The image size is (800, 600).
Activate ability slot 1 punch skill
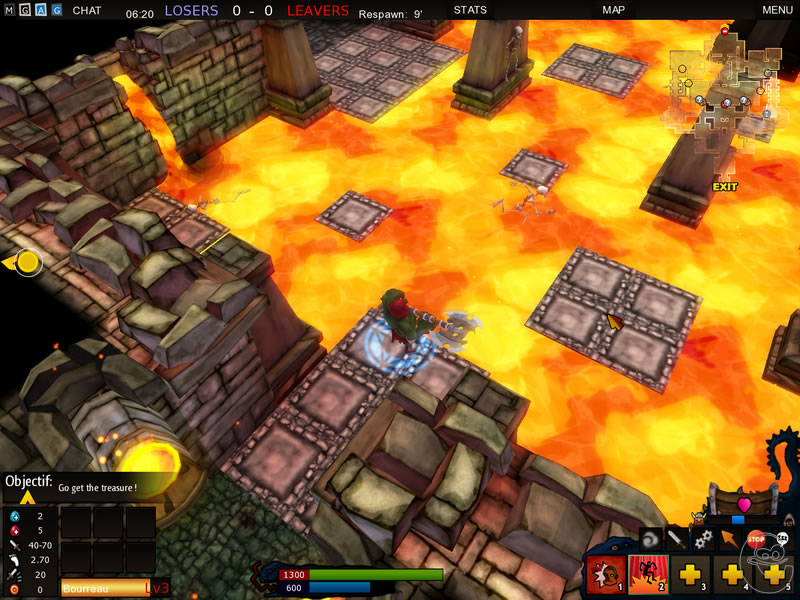[606, 575]
